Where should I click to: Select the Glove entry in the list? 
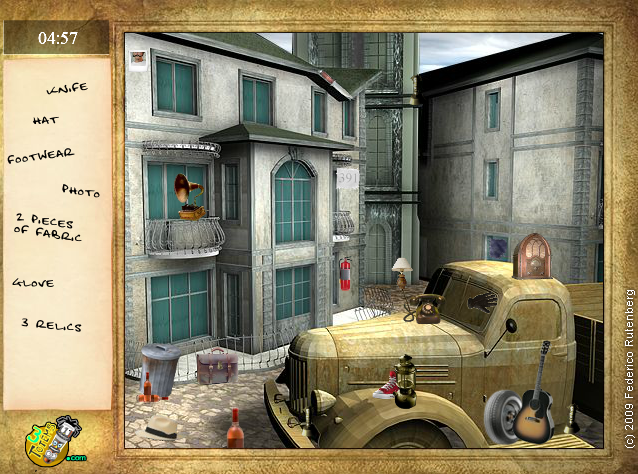click(x=33, y=283)
